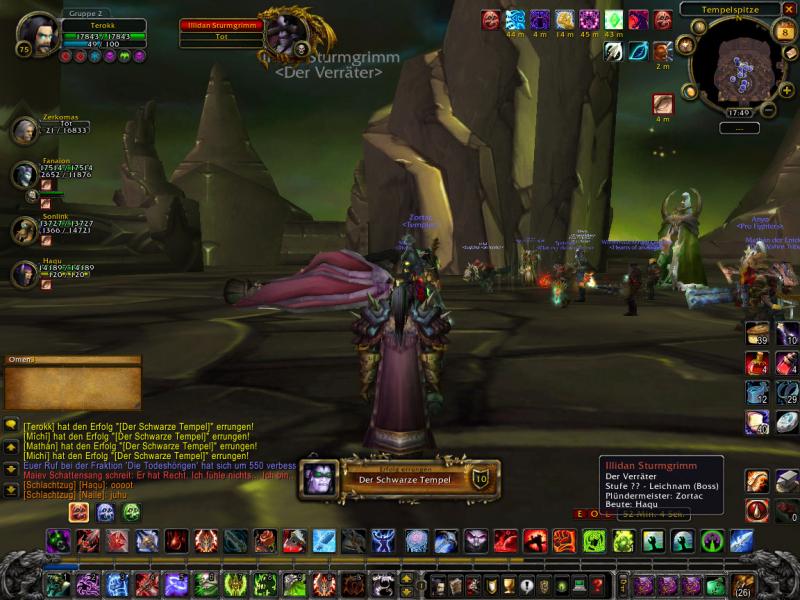
Task: Click the green crystal buff icon
Action: (614, 19)
